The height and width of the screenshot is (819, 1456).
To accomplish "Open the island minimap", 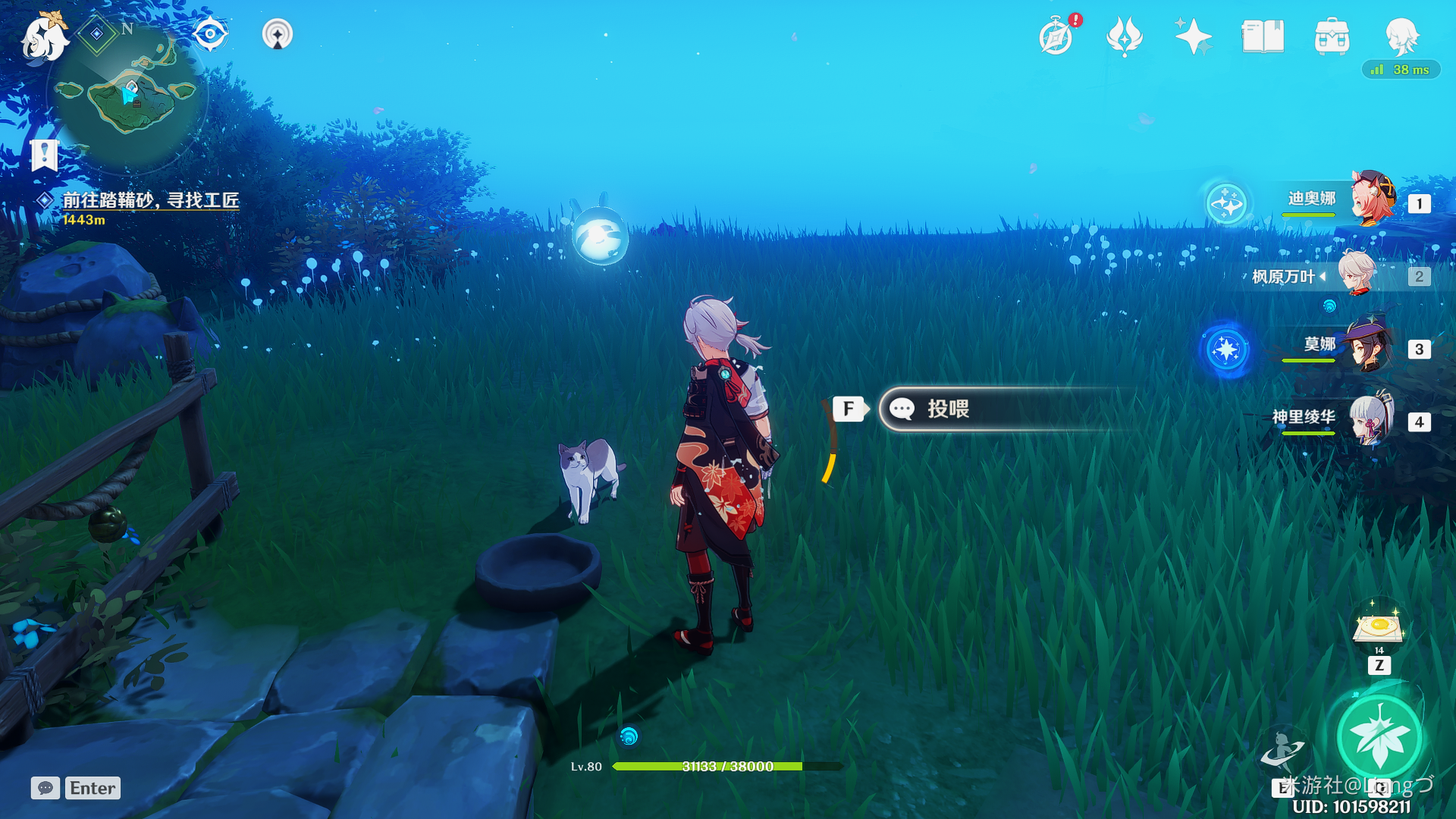I will (127, 94).
